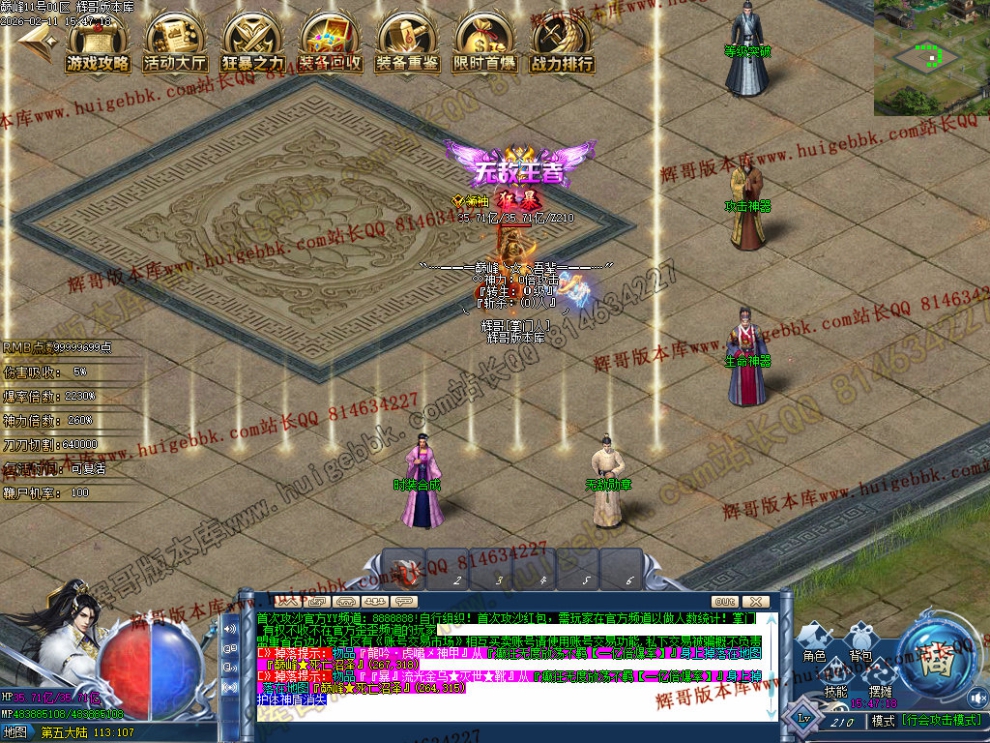Click the minimap in the corner
990x743 pixels.
931,57
